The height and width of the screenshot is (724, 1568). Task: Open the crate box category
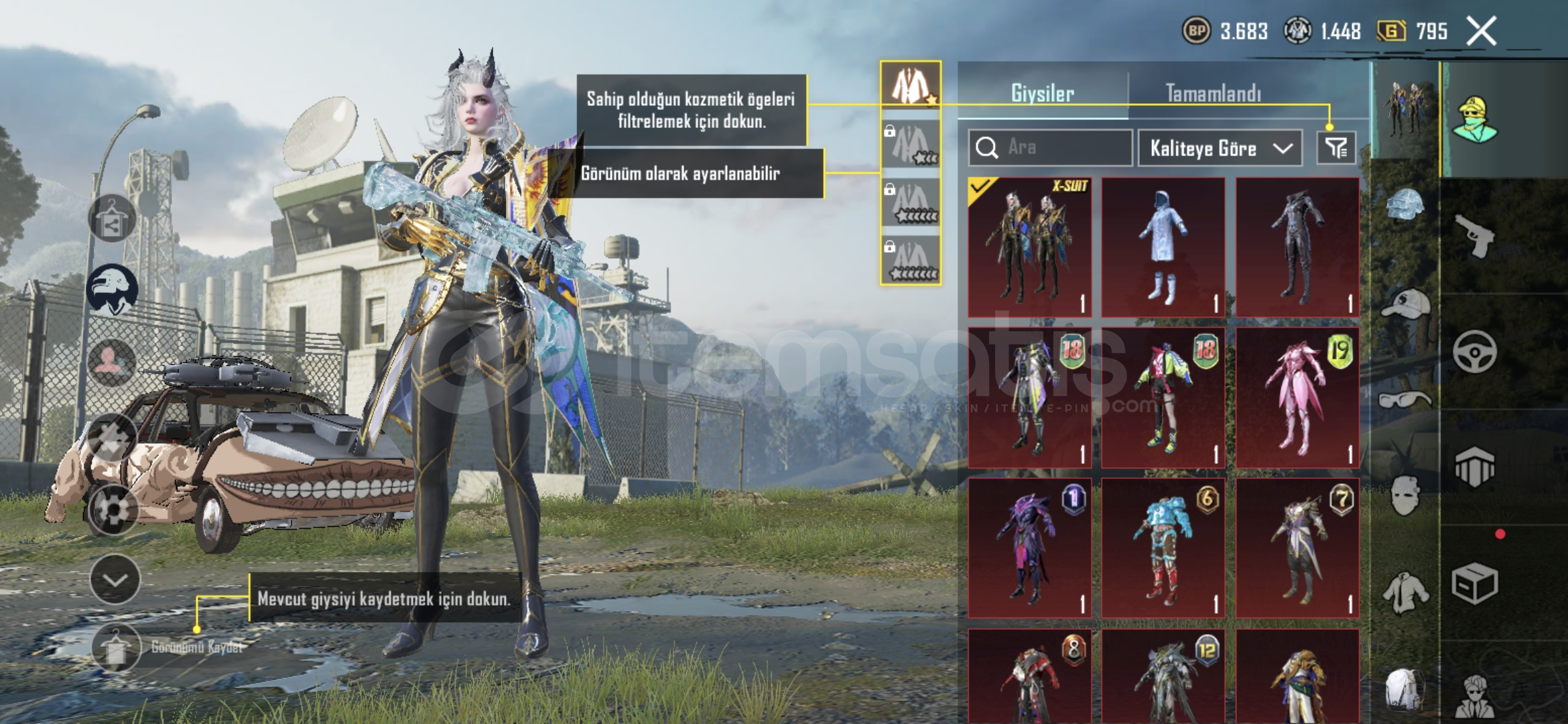(x=1475, y=583)
